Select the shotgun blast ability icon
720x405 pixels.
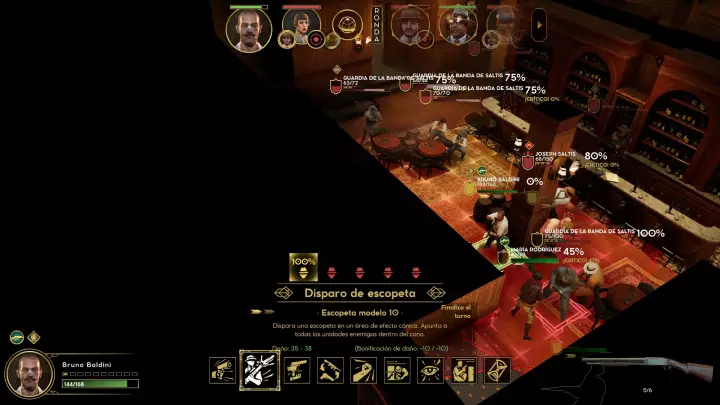tap(257, 370)
